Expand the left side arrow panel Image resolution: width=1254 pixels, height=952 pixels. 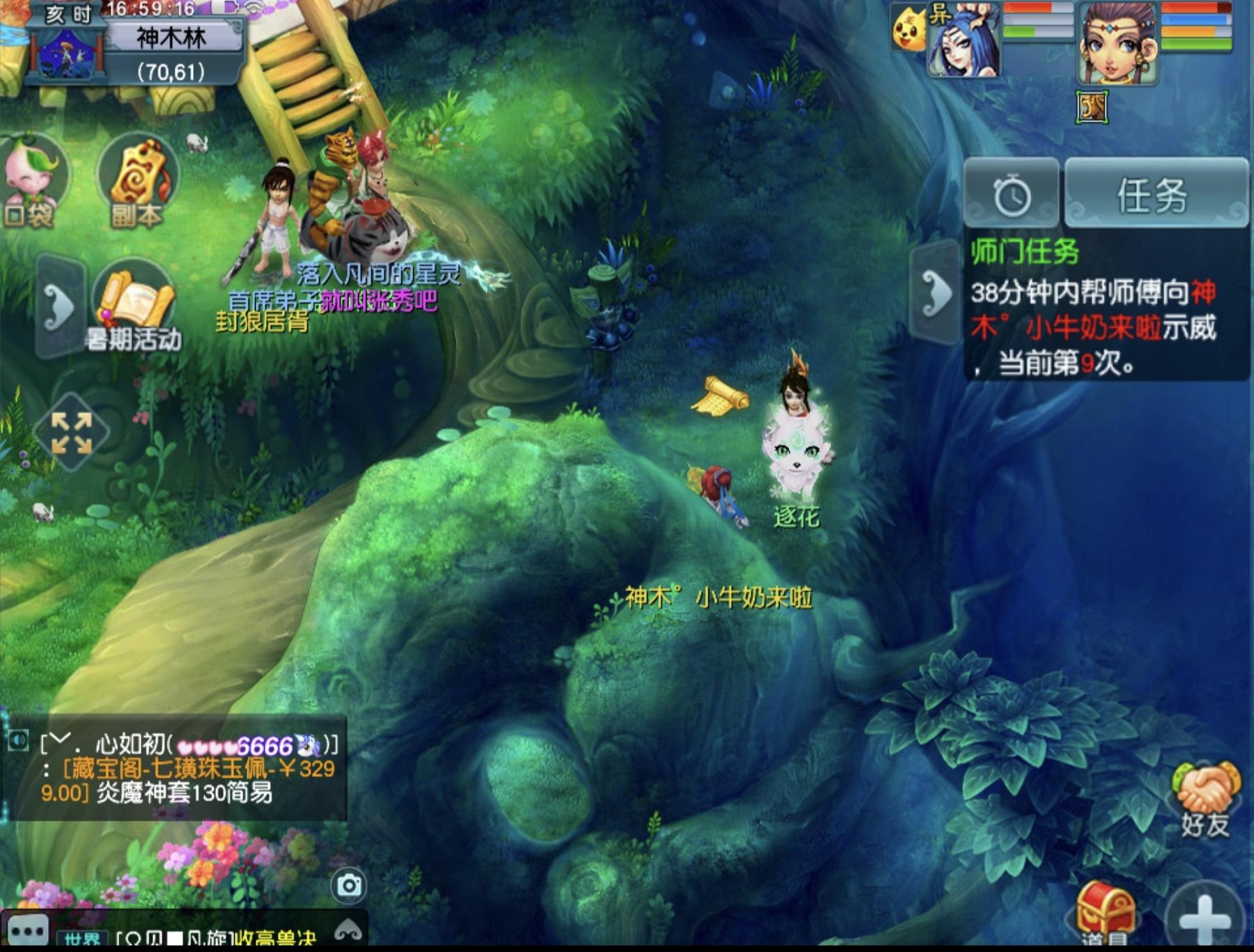coord(59,306)
